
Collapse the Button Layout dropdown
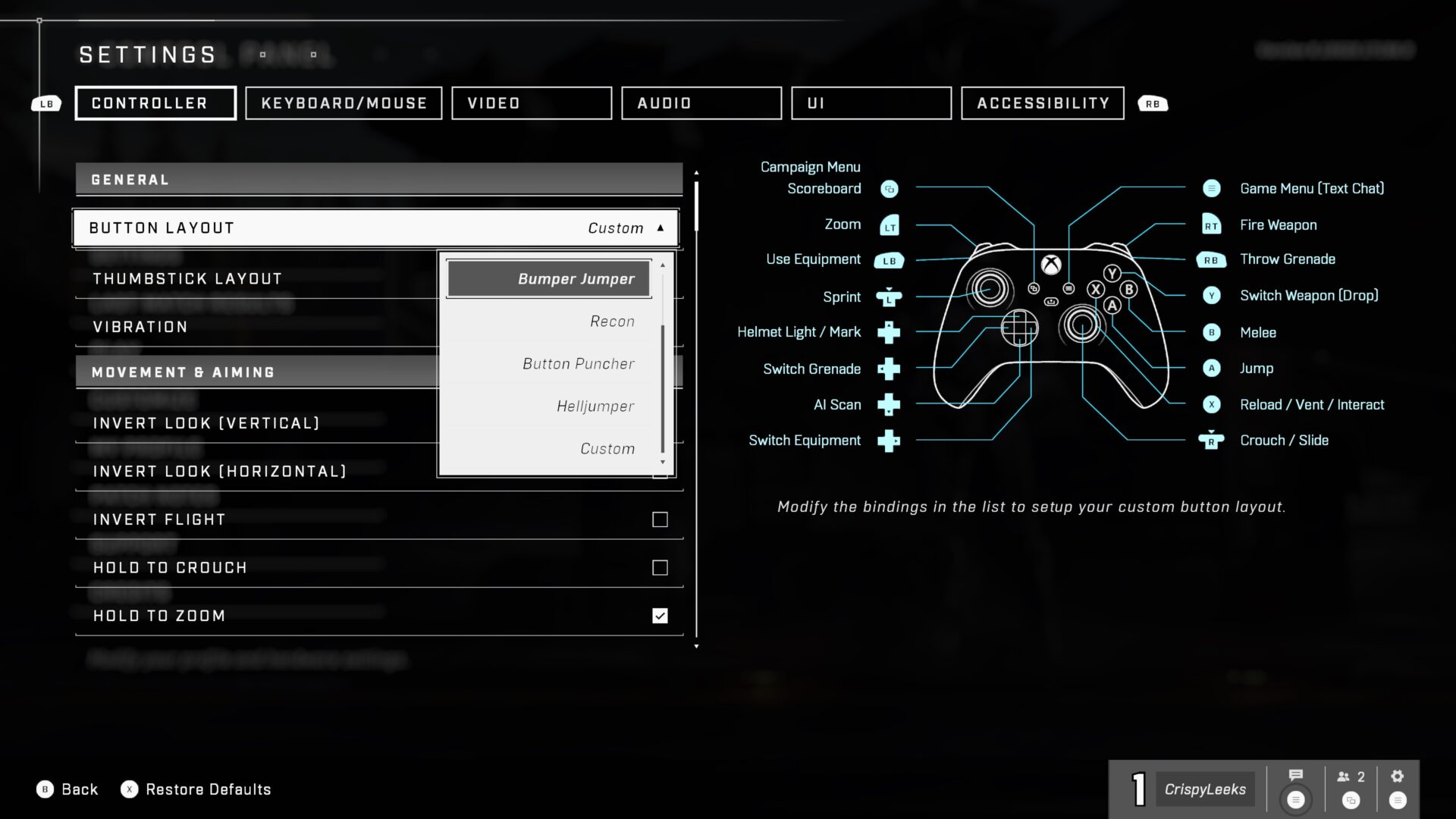[x=659, y=227]
